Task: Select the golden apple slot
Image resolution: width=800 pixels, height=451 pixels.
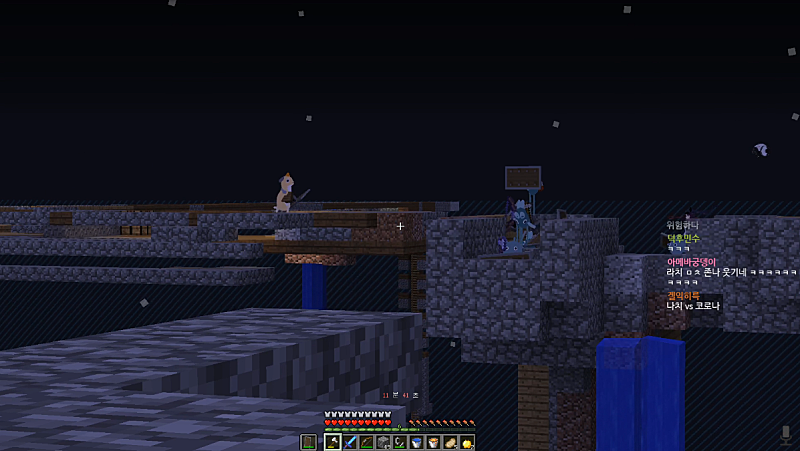Action: [x=466, y=442]
